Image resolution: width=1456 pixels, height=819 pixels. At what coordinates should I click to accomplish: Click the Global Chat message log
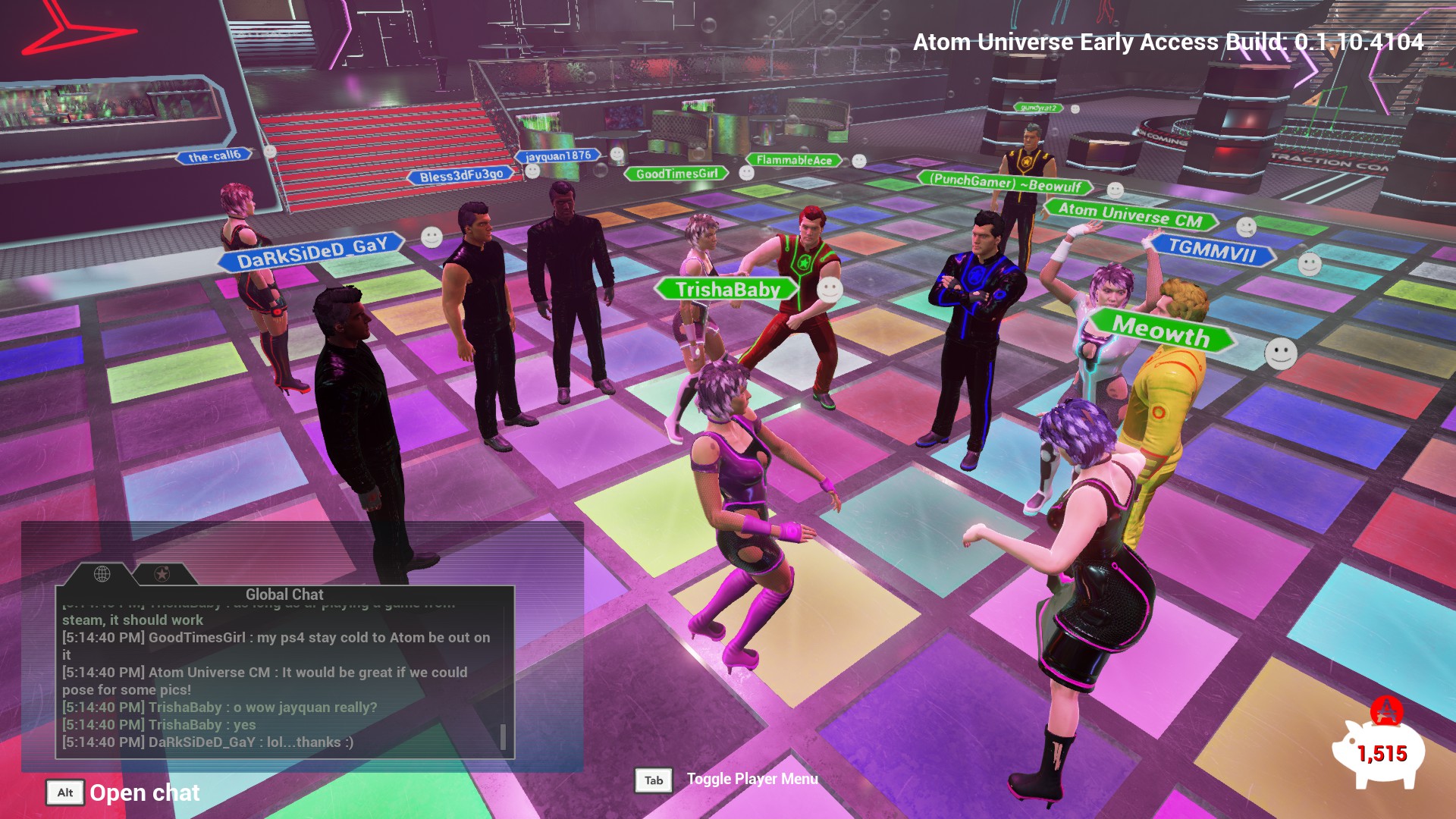coord(277,680)
